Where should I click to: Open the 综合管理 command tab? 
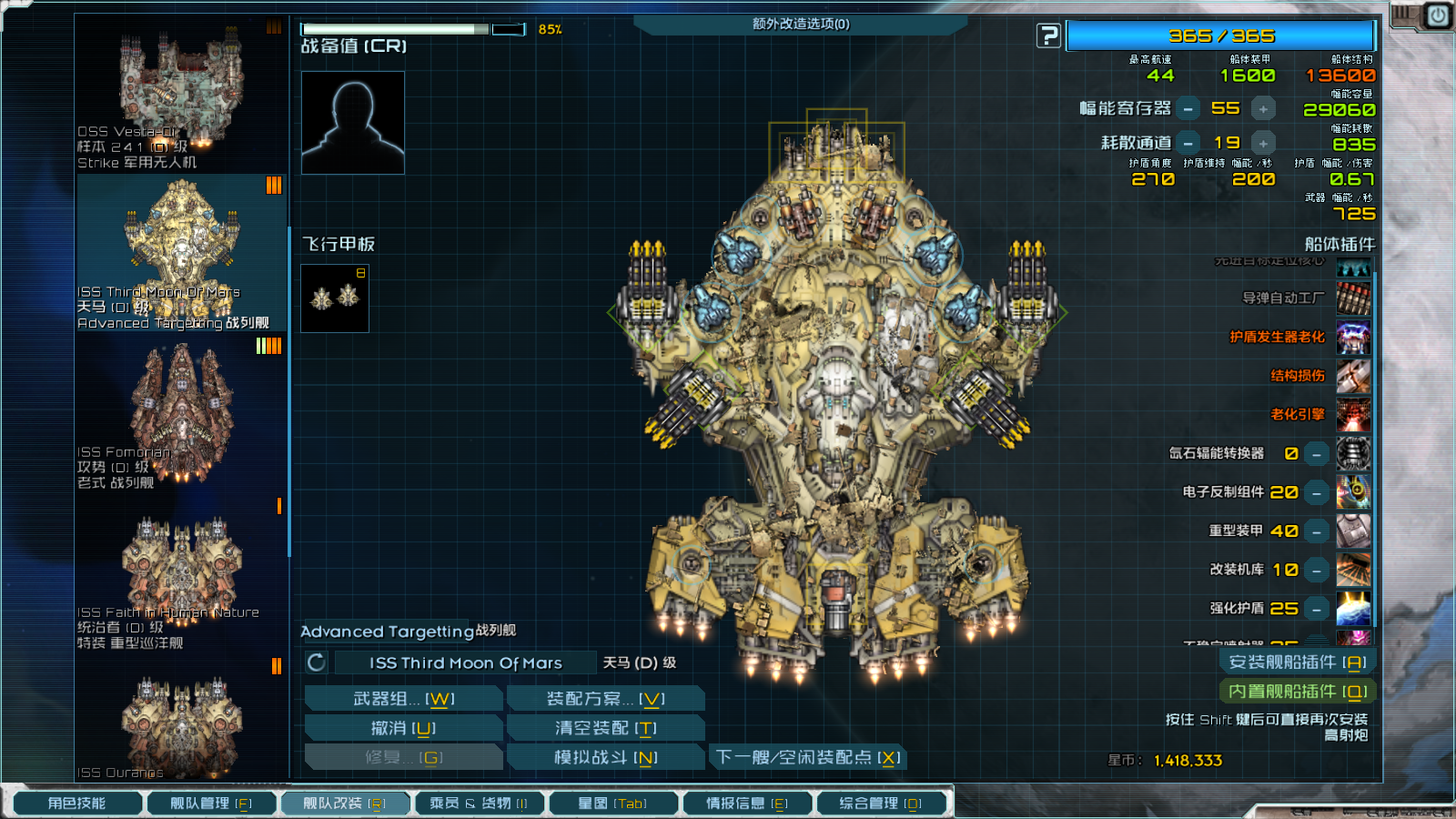pyautogui.click(x=880, y=804)
